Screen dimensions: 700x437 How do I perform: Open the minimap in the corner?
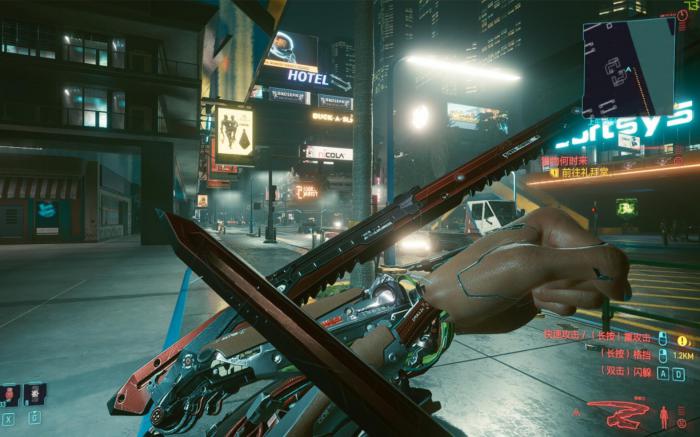tap(632, 68)
